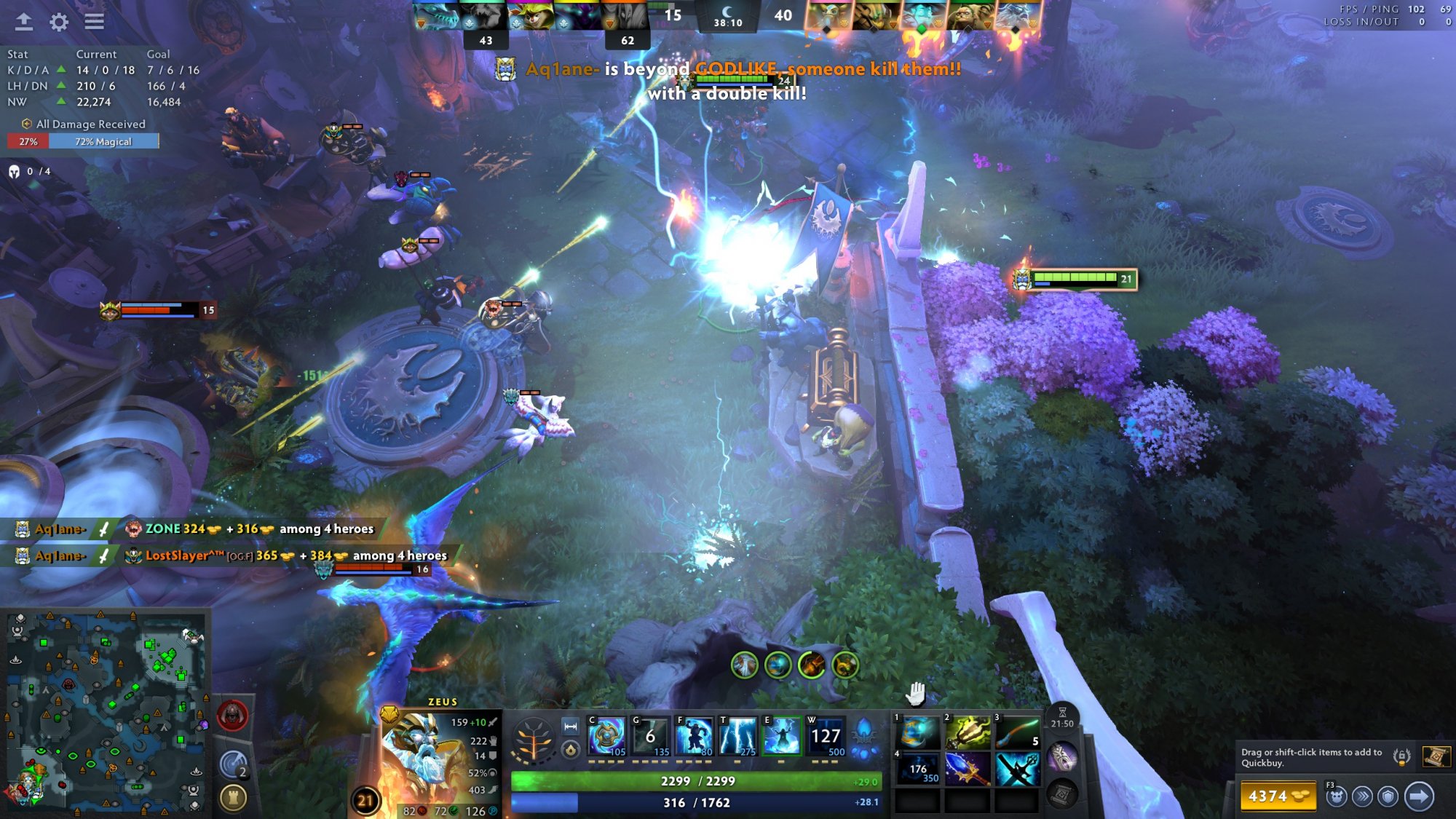
Task: Select the Aghanim's Scepter item slot
Action: coord(968,768)
